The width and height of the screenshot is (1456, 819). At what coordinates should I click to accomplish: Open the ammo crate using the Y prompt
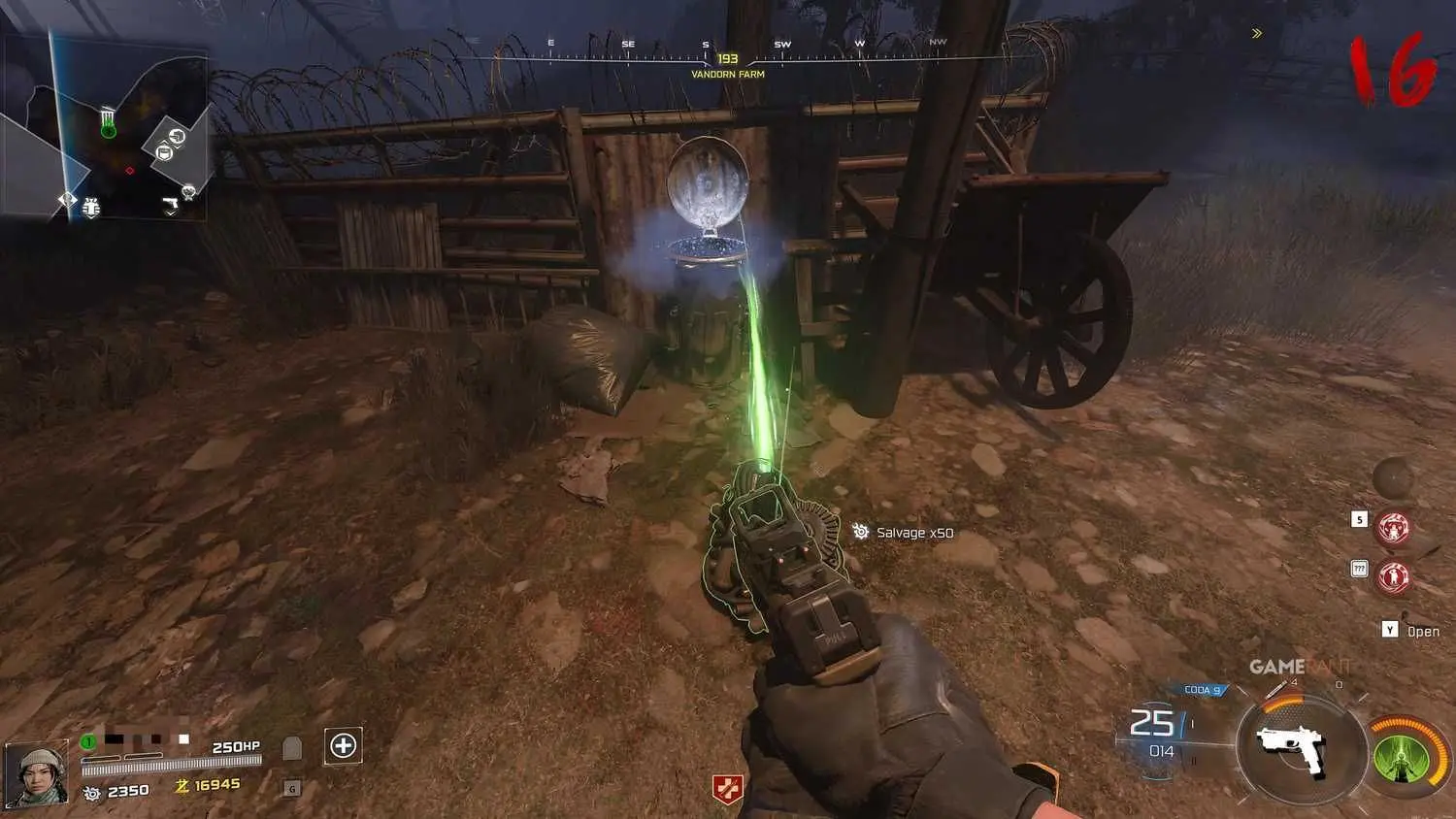(1389, 631)
